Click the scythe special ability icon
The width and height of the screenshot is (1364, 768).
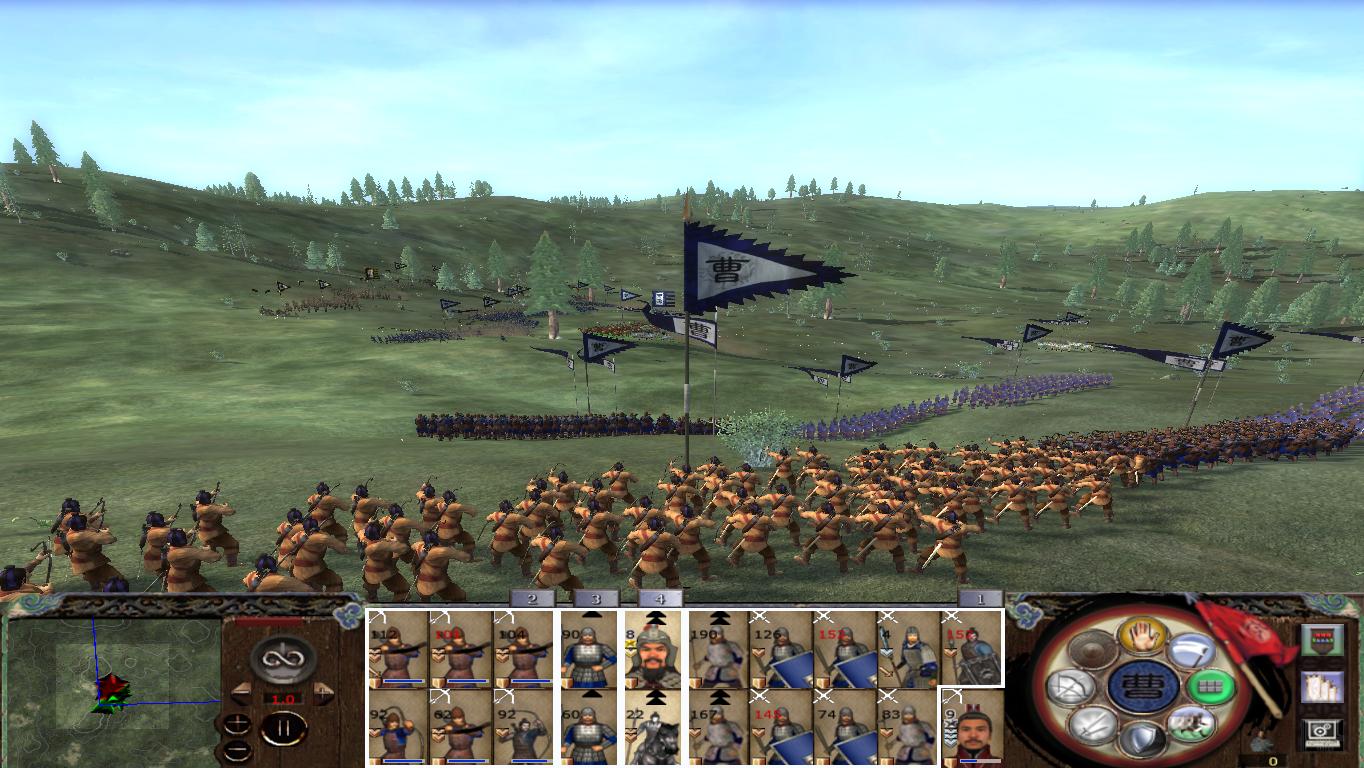[1192, 651]
